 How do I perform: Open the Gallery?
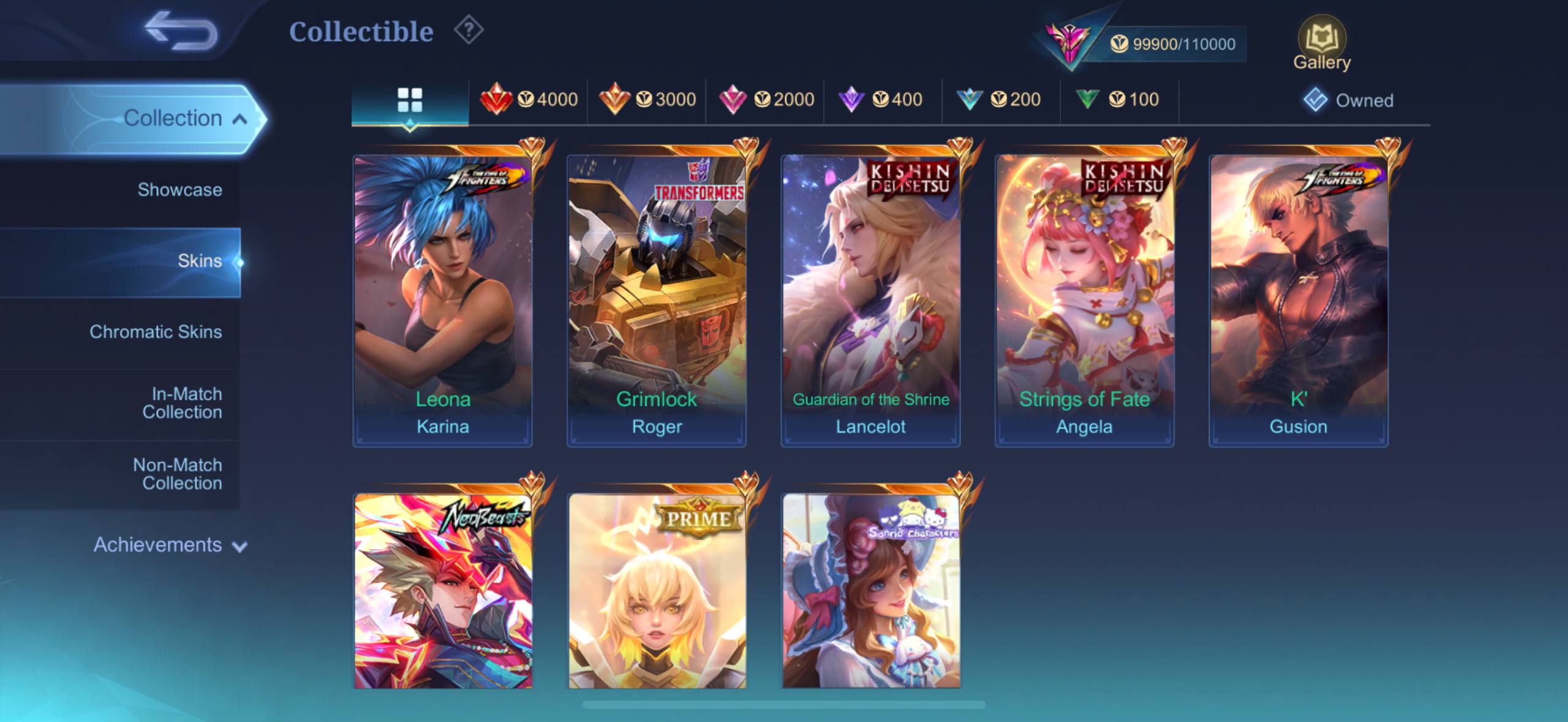(1321, 43)
